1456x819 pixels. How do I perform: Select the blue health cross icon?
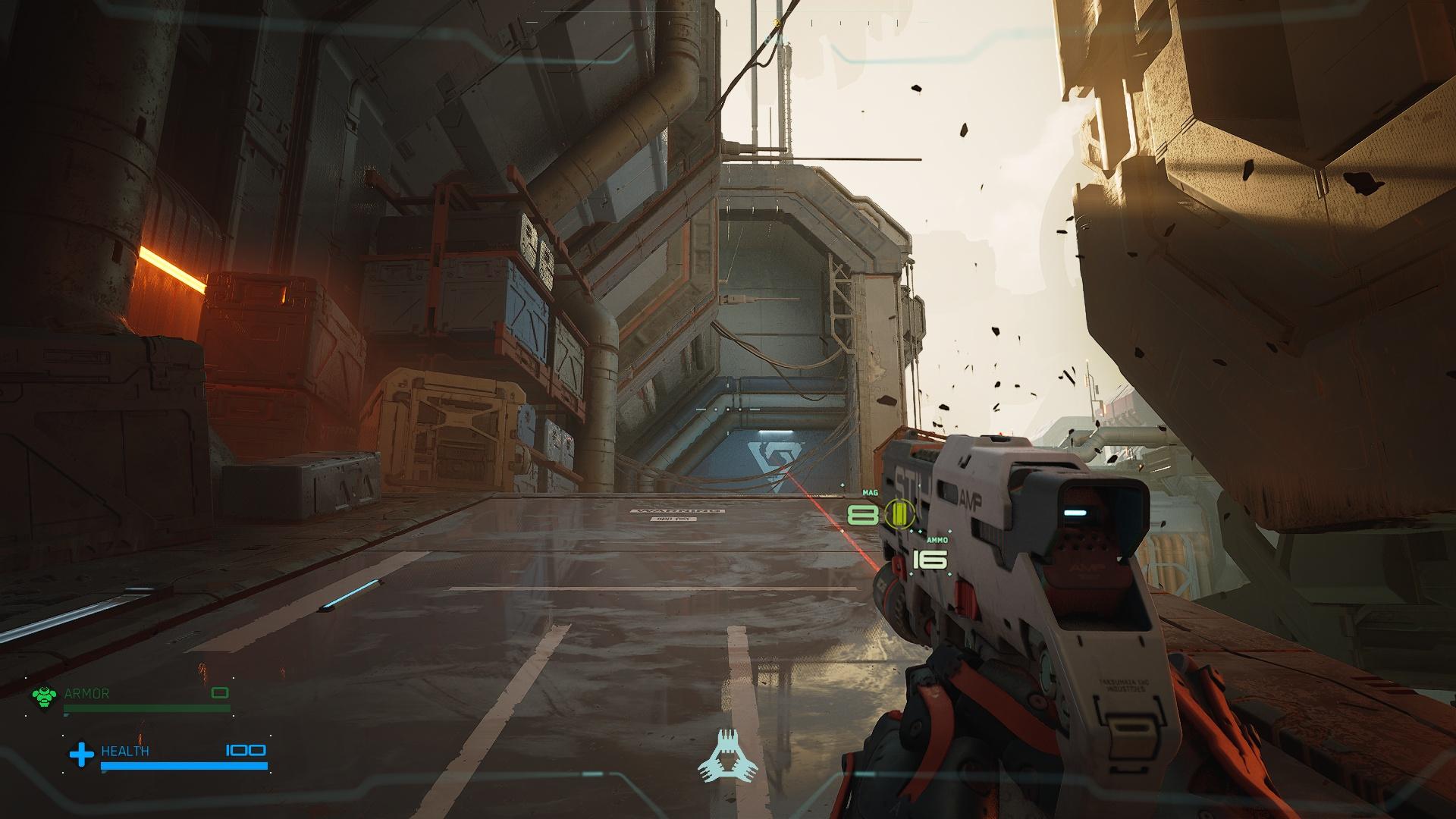click(x=81, y=754)
